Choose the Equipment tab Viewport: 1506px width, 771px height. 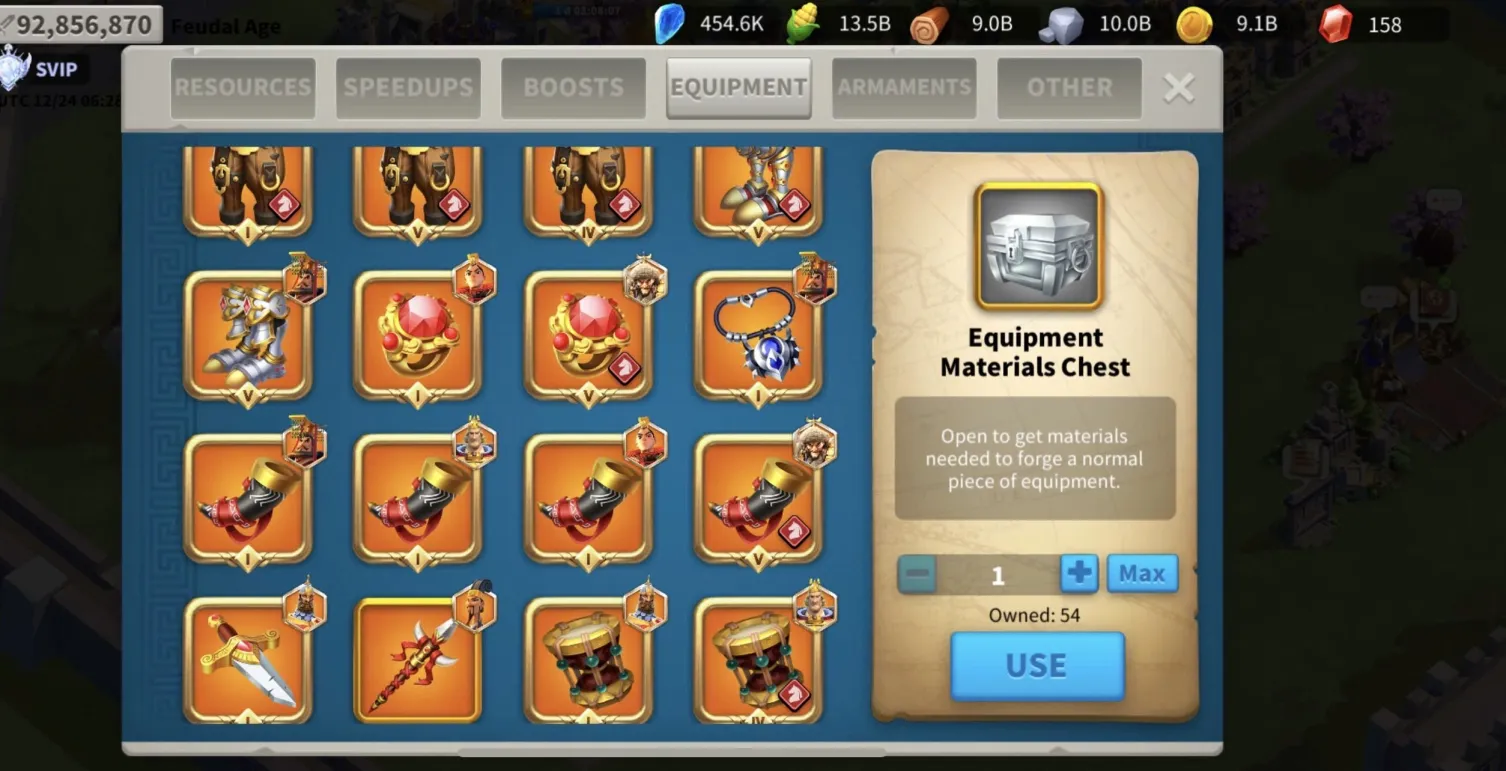click(x=738, y=88)
